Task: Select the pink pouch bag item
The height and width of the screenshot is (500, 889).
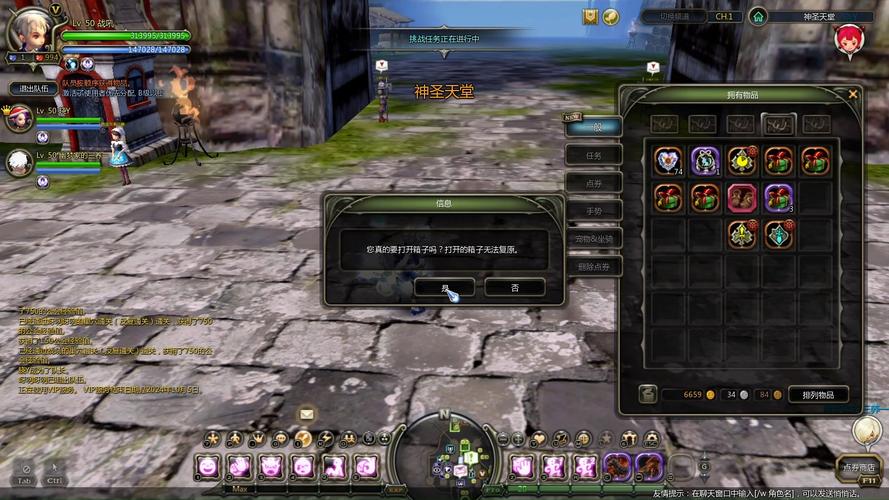Action: (x=742, y=197)
